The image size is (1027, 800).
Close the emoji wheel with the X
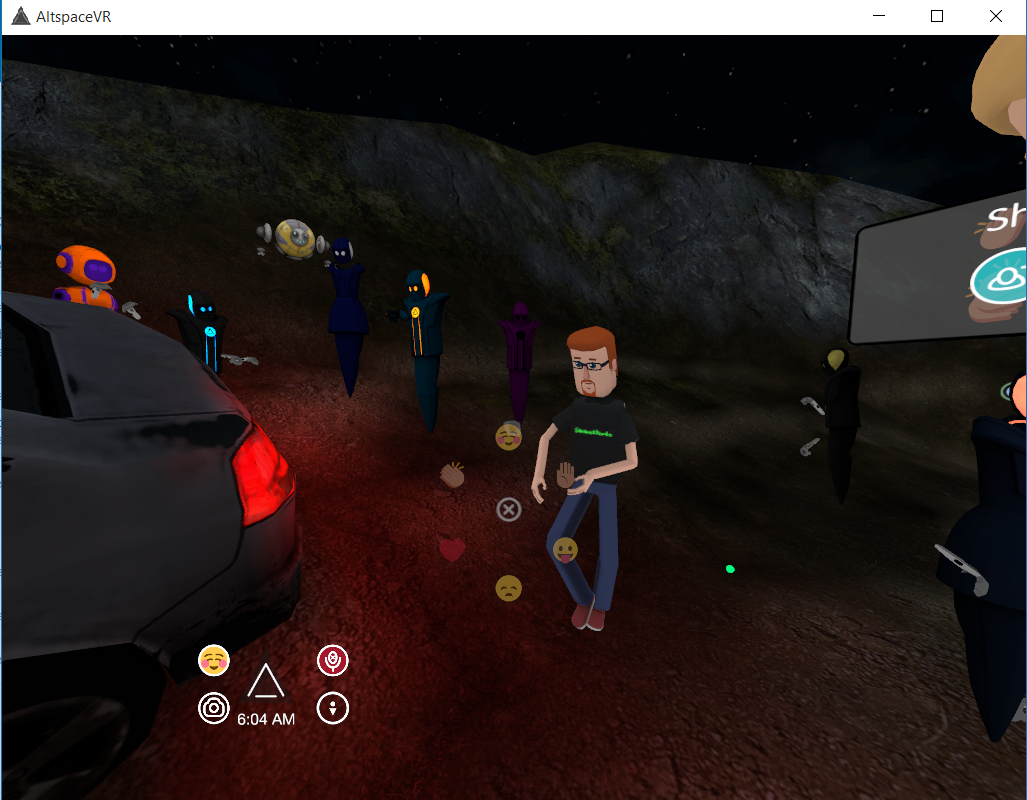509,510
